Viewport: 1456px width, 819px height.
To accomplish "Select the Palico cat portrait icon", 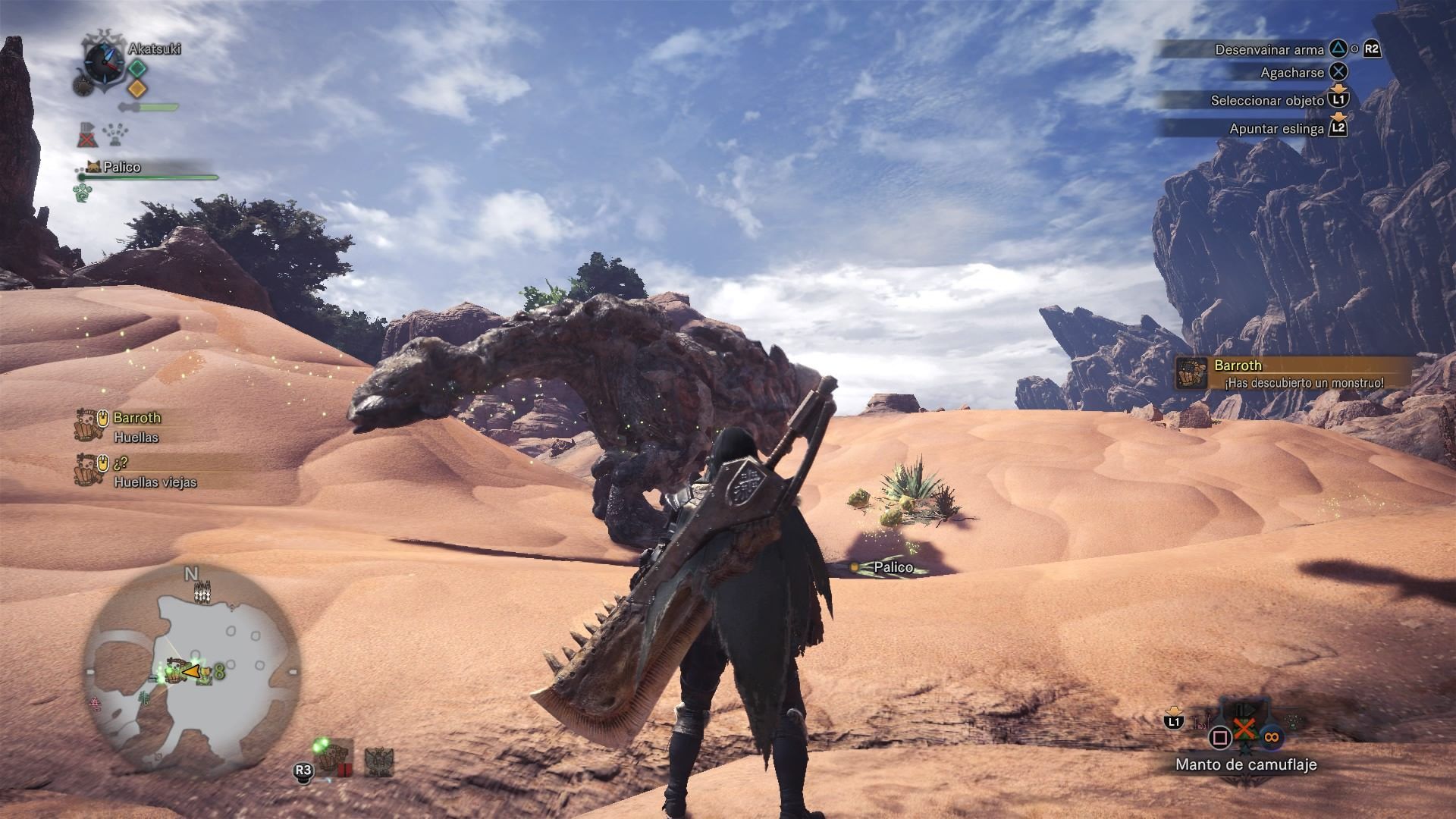I will 93,167.
